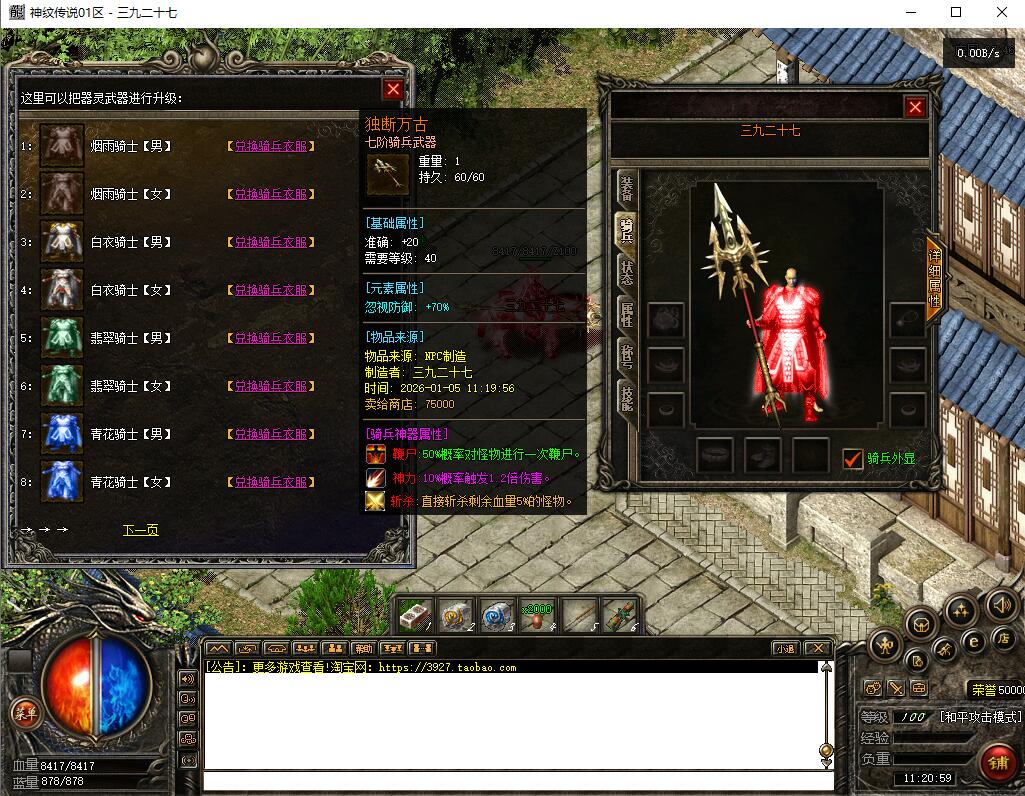
Task: Toggle sound with the speaker icon
Action: click(1002, 605)
